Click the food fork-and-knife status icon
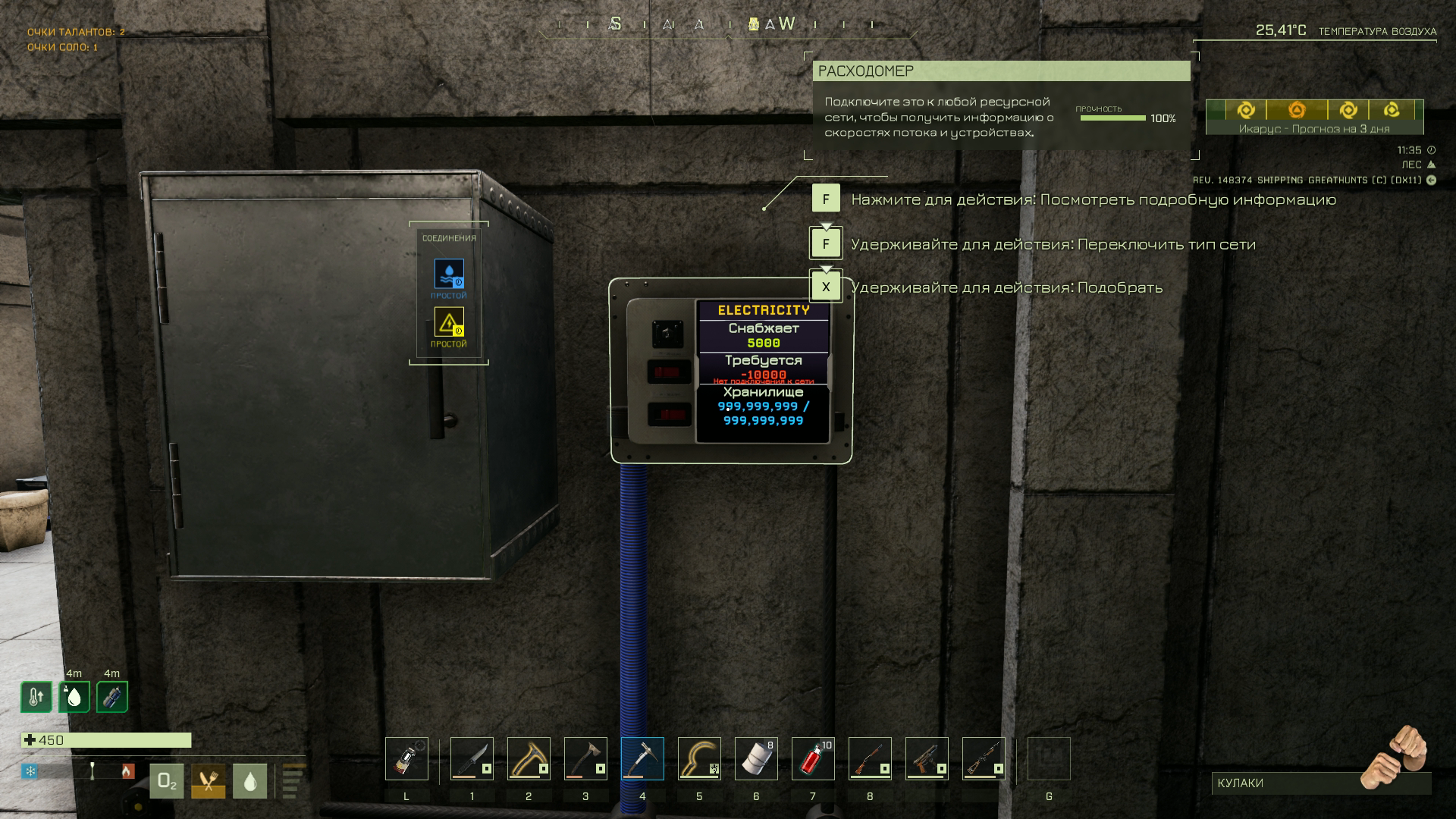Viewport: 1456px width, 819px height. pyautogui.click(x=208, y=782)
